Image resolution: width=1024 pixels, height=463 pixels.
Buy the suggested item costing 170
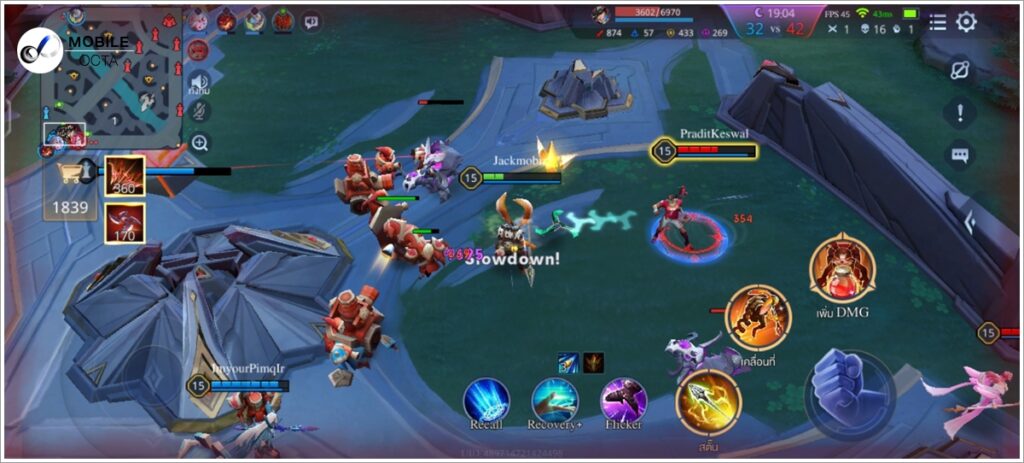pos(125,223)
